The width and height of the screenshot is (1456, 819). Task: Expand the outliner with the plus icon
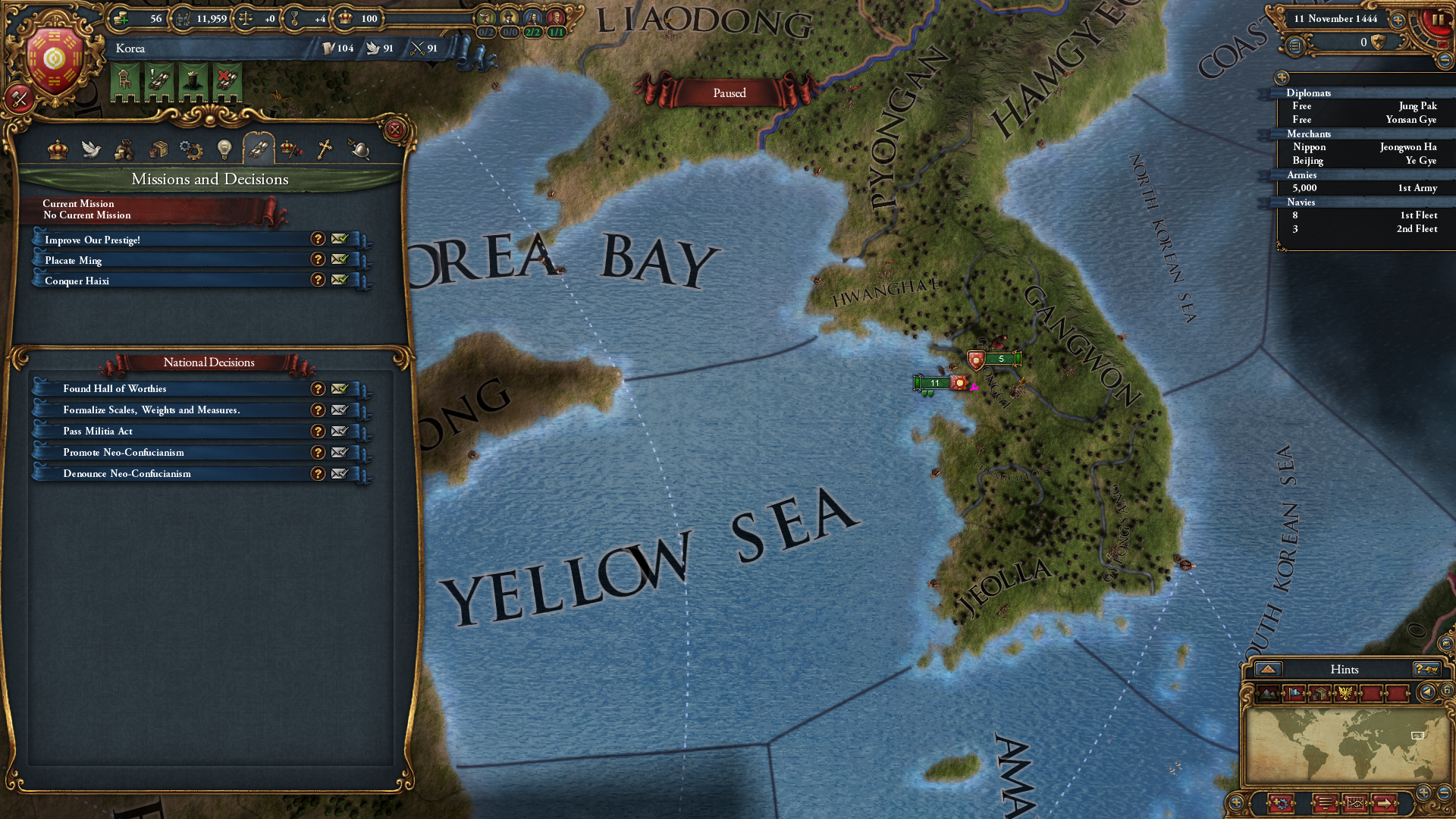(1280, 78)
